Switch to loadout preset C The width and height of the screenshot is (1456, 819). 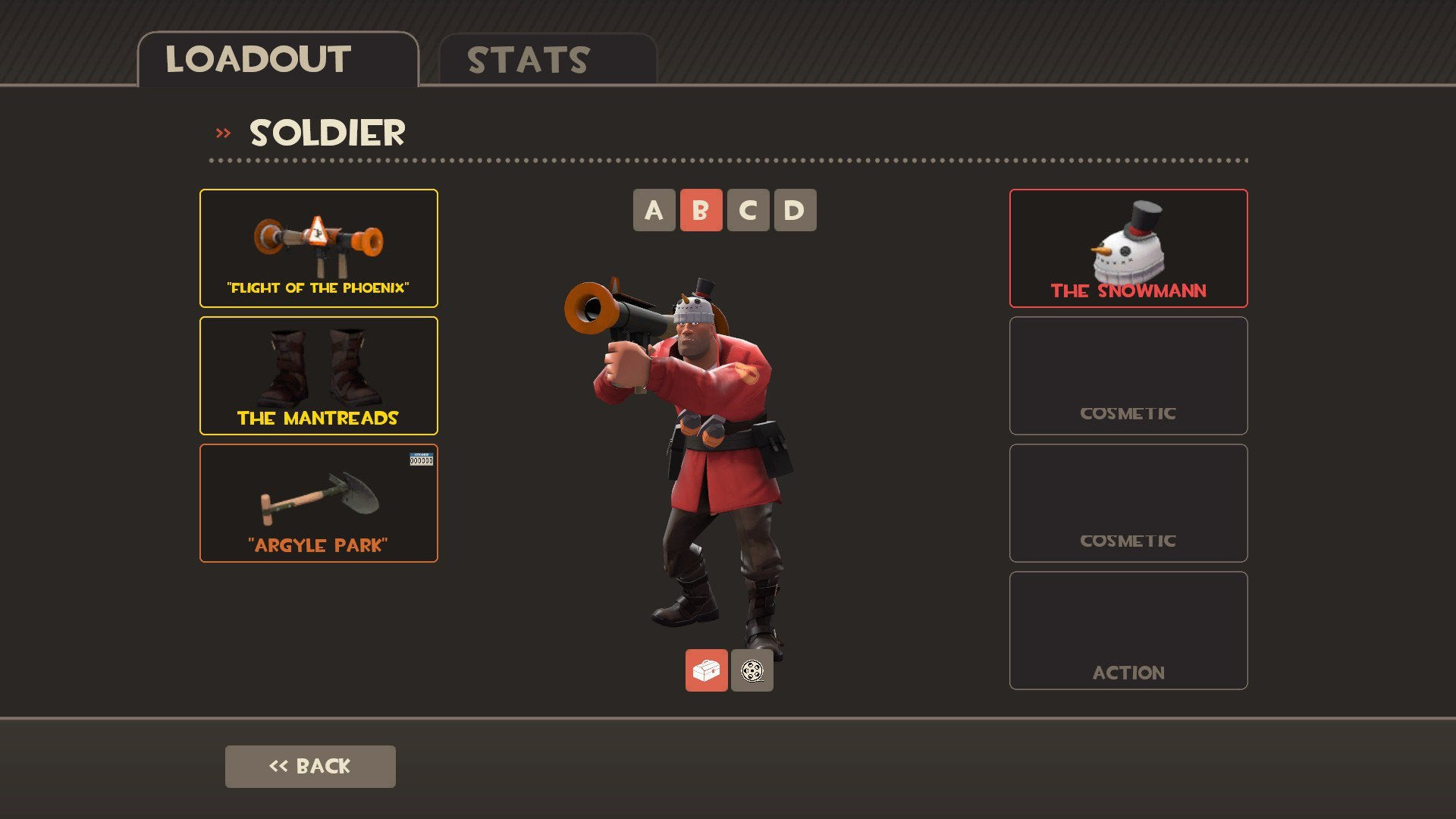pos(748,210)
